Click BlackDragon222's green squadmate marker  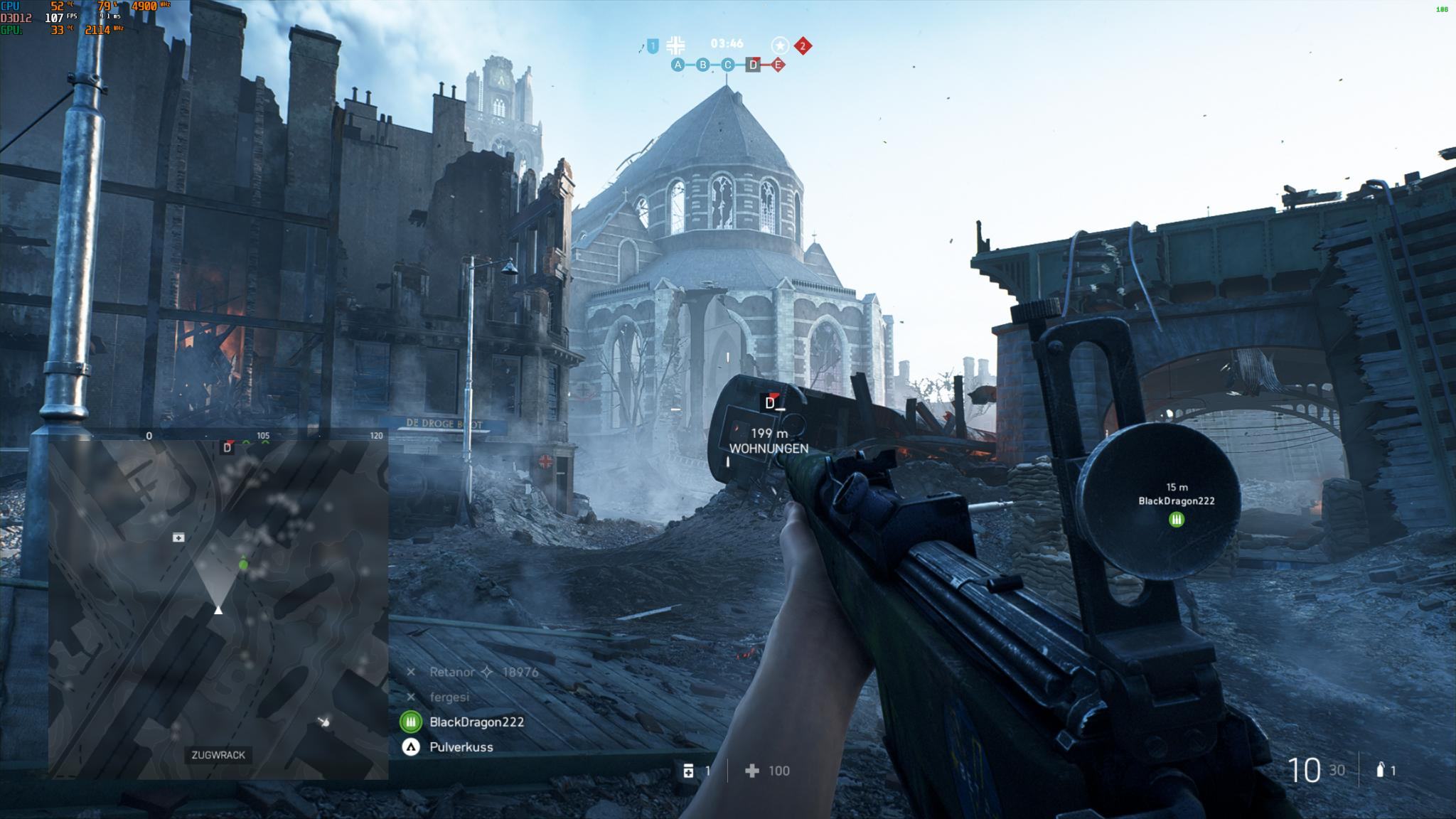pos(1177,520)
